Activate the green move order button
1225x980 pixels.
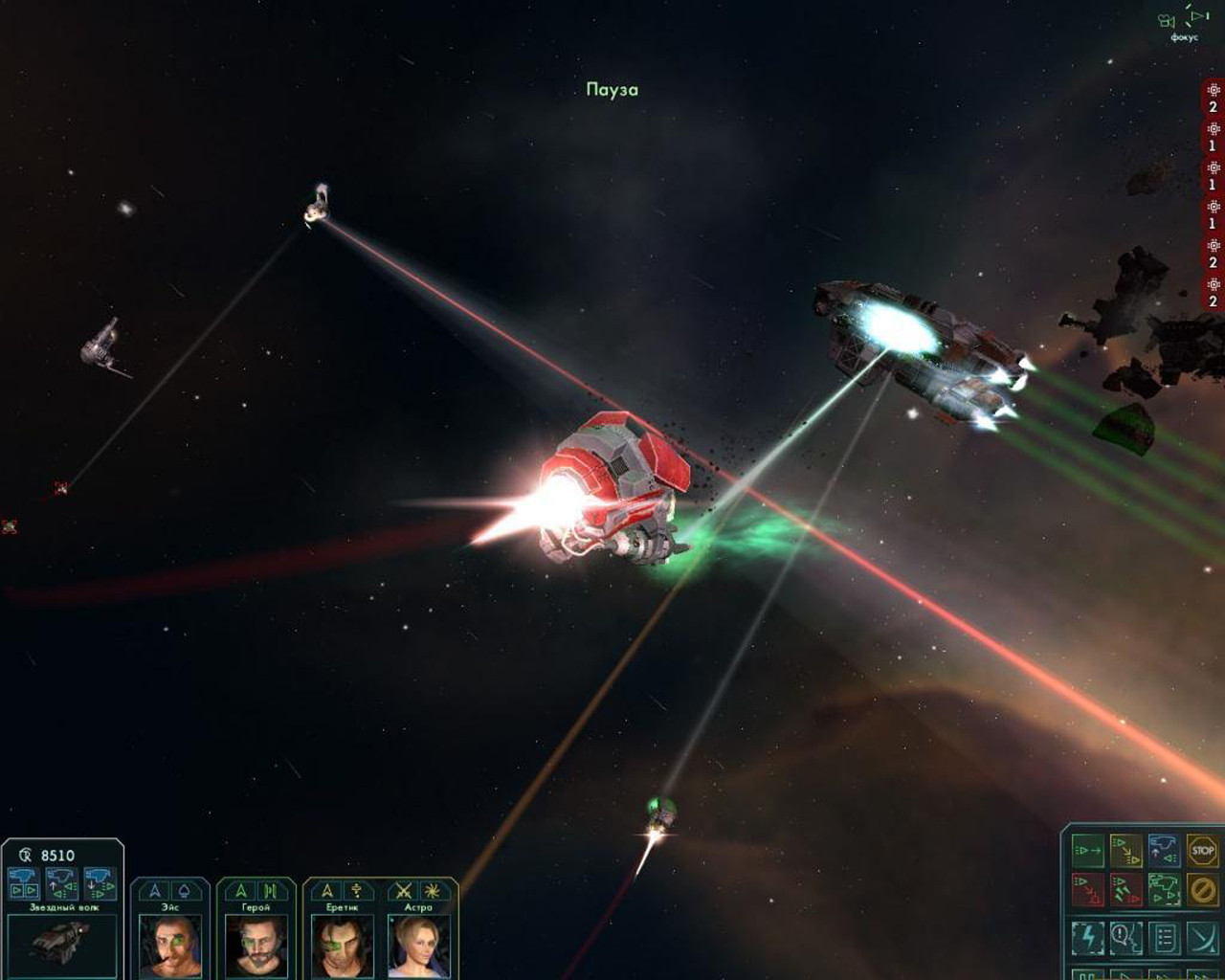pos(1087,850)
